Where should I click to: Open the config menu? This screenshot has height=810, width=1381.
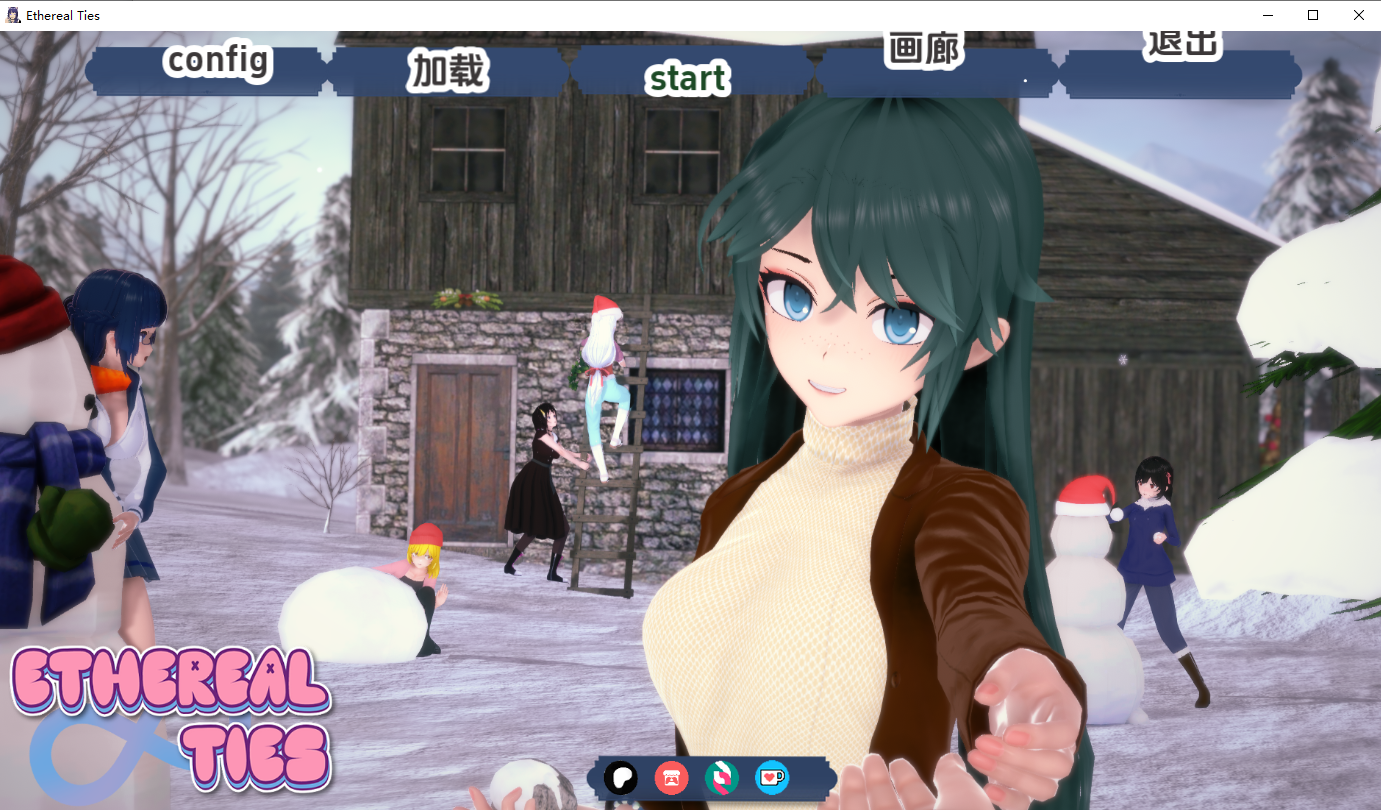click(216, 62)
